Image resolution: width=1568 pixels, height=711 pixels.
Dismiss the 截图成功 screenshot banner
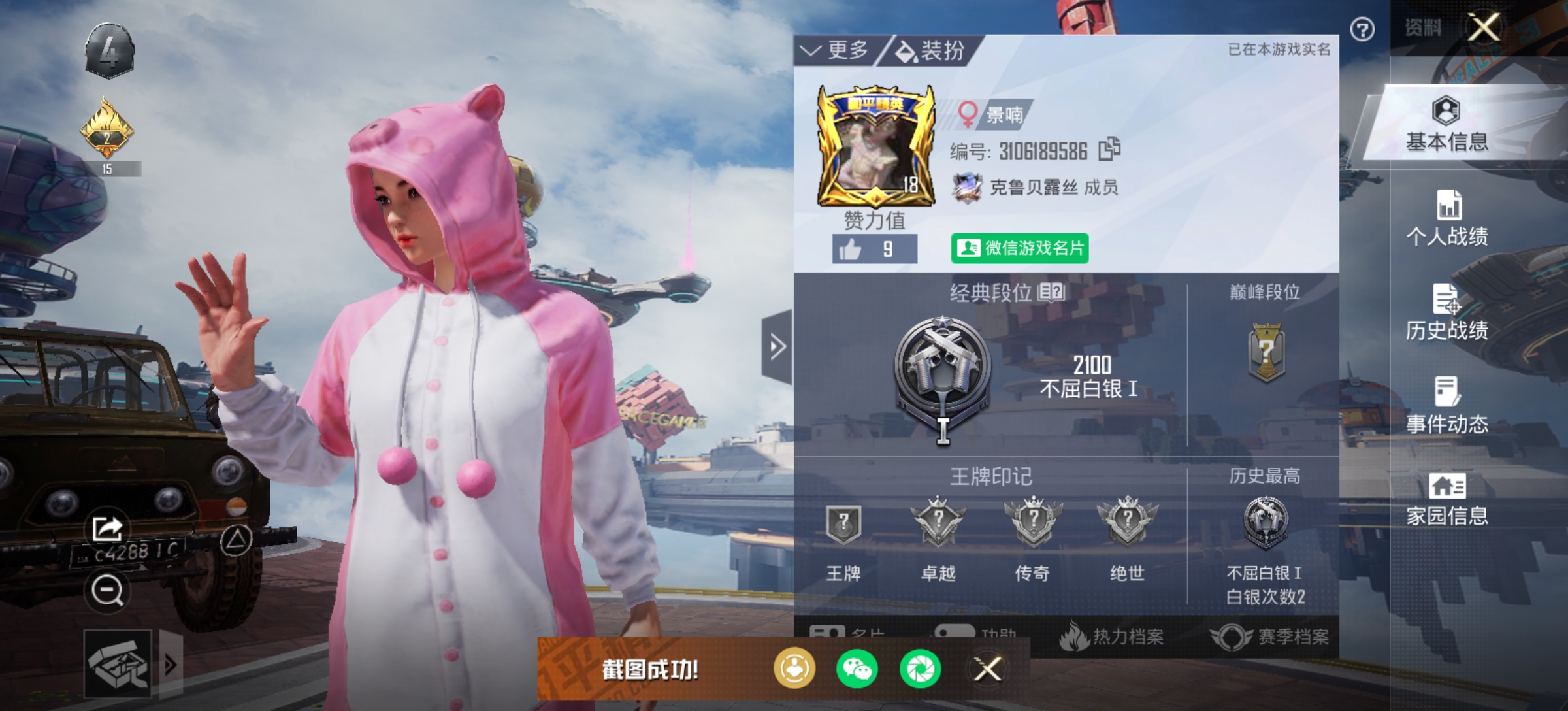pos(988,669)
